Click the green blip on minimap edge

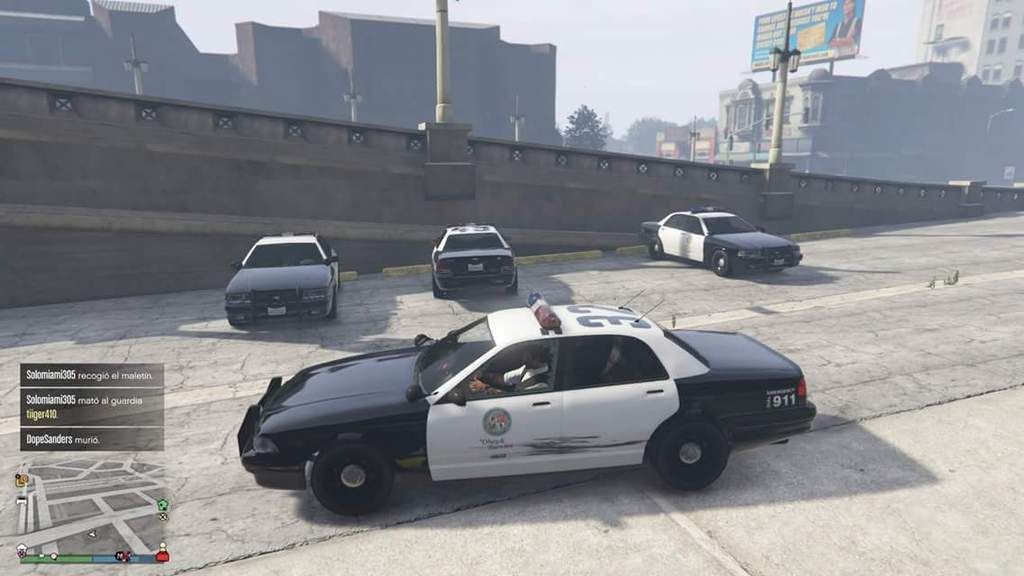(163, 505)
